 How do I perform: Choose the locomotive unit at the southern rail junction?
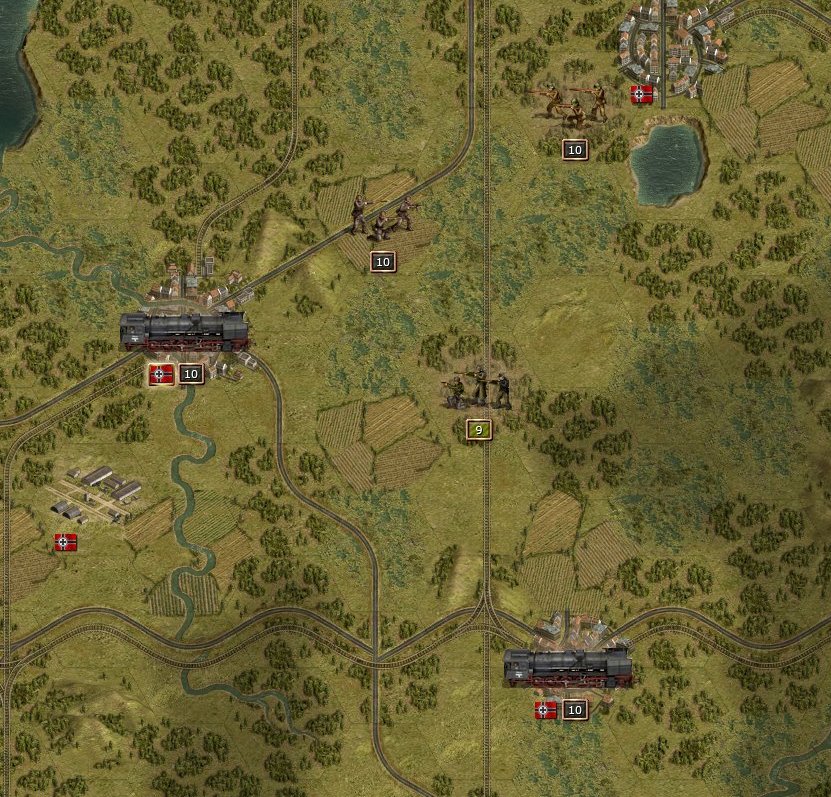[x=567, y=667]
